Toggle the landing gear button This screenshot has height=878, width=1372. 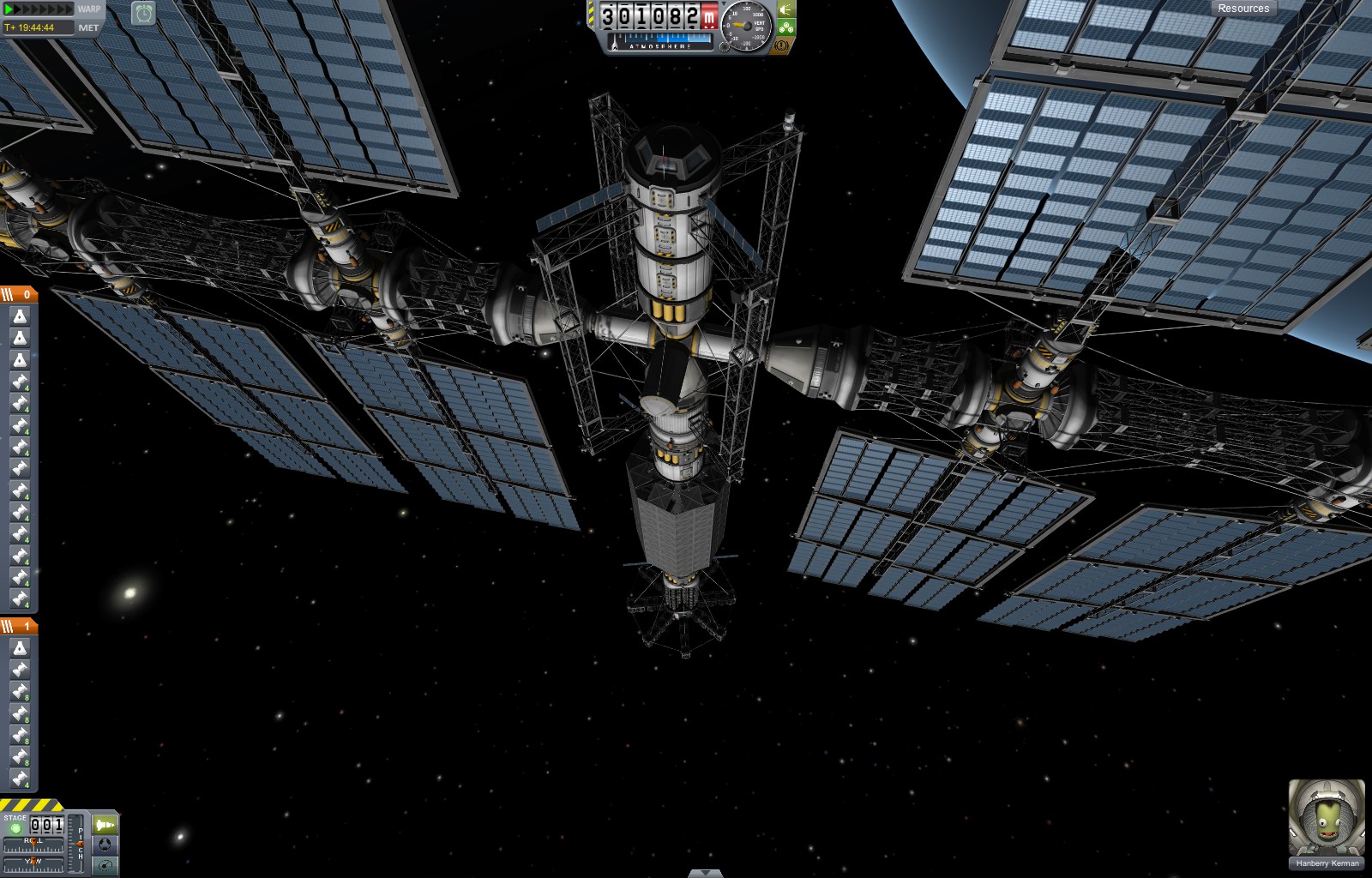tap(786, 27)
